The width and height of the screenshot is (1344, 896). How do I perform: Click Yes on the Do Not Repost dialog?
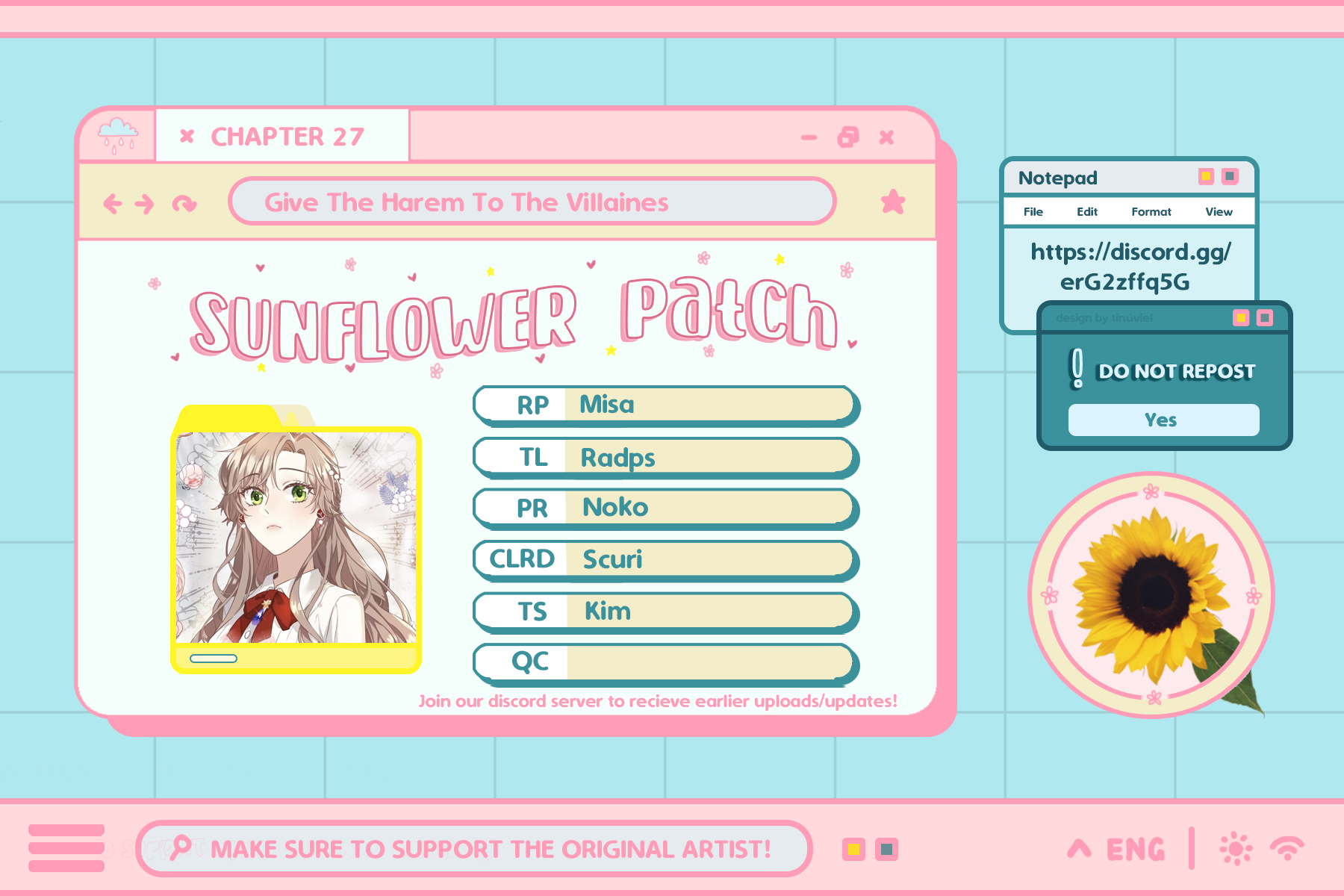[x=1163, y=420]
